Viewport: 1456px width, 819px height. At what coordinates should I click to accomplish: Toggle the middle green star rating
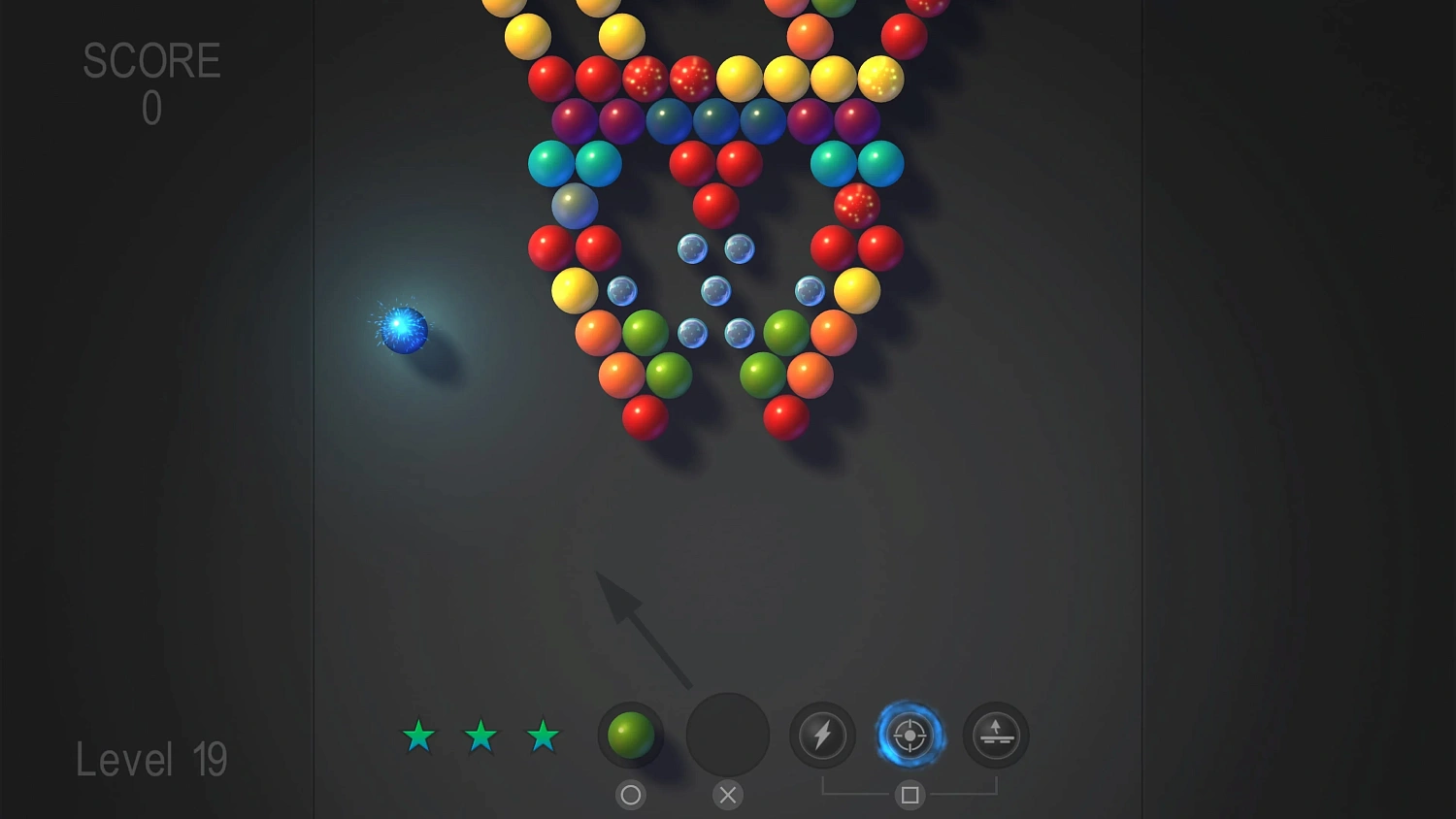[x=481, y=737]
